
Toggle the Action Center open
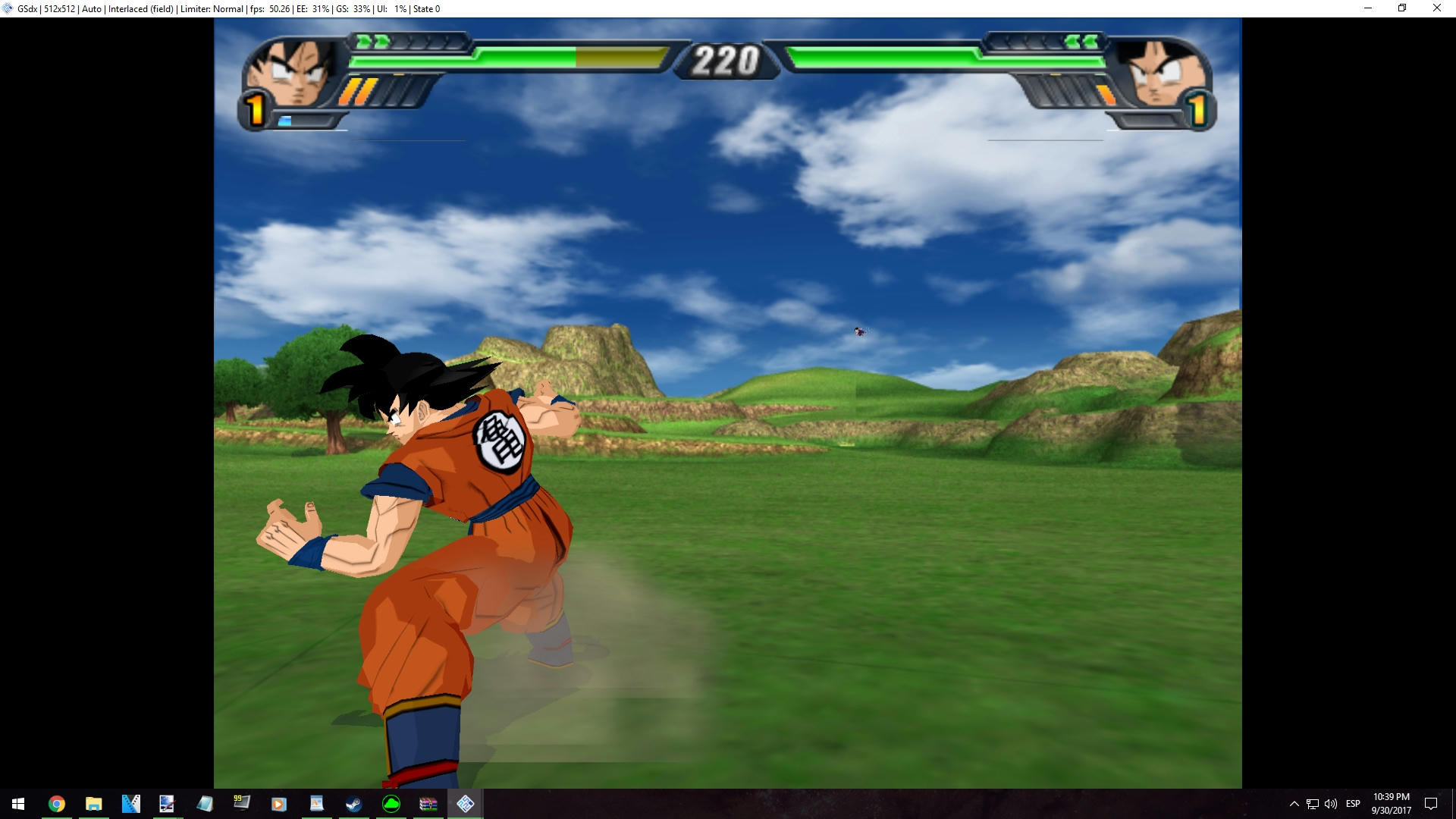1433,804
